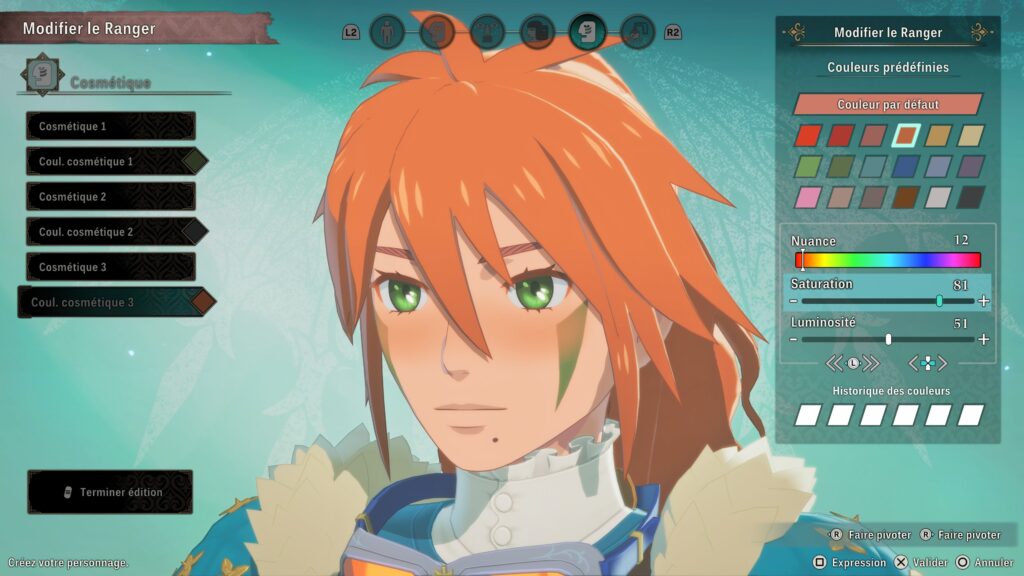Click the beige-tan preset swatch
This screenshot has height=576, width=1024.
971,136
